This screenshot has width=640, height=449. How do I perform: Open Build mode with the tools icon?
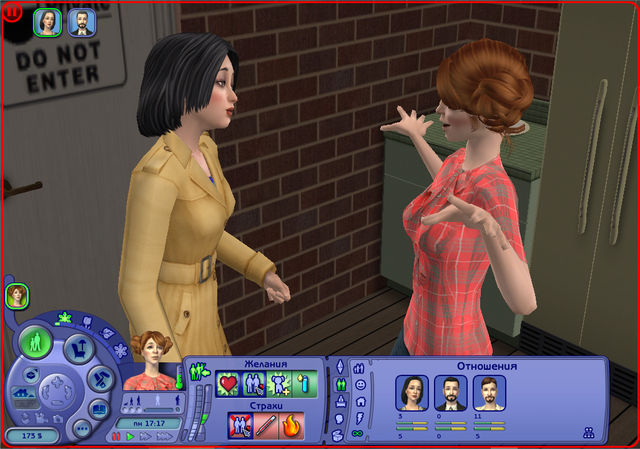click(101, 378)
